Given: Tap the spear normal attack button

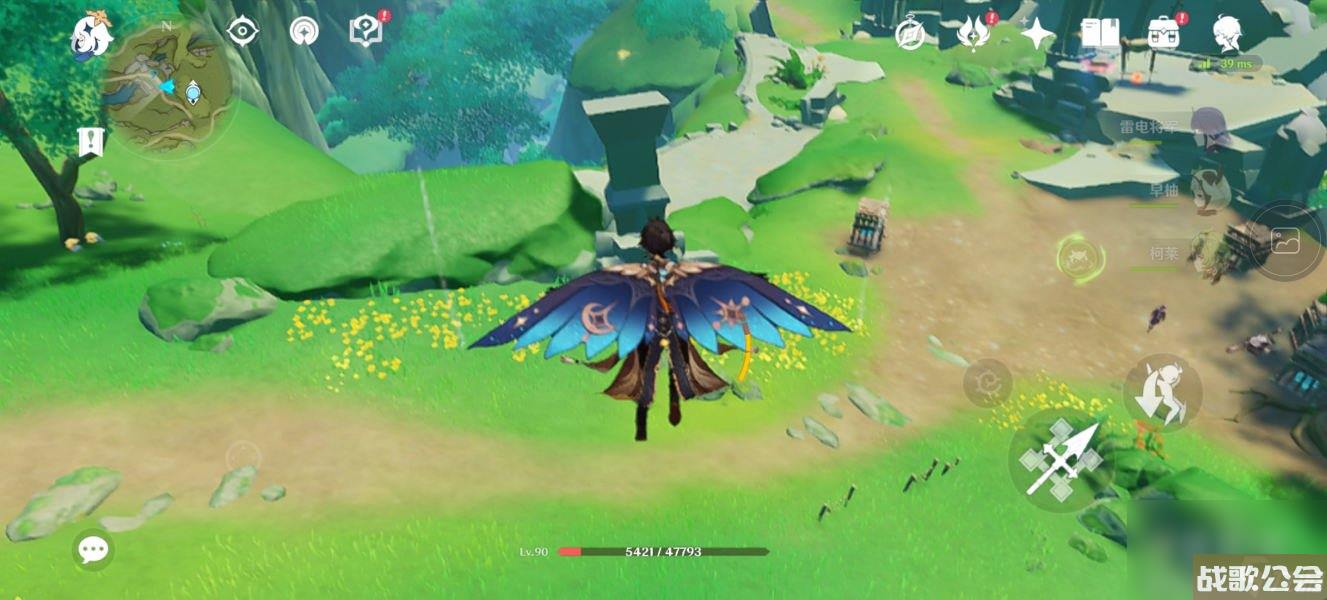Looking at the screenshot, I should (1059, 460).
